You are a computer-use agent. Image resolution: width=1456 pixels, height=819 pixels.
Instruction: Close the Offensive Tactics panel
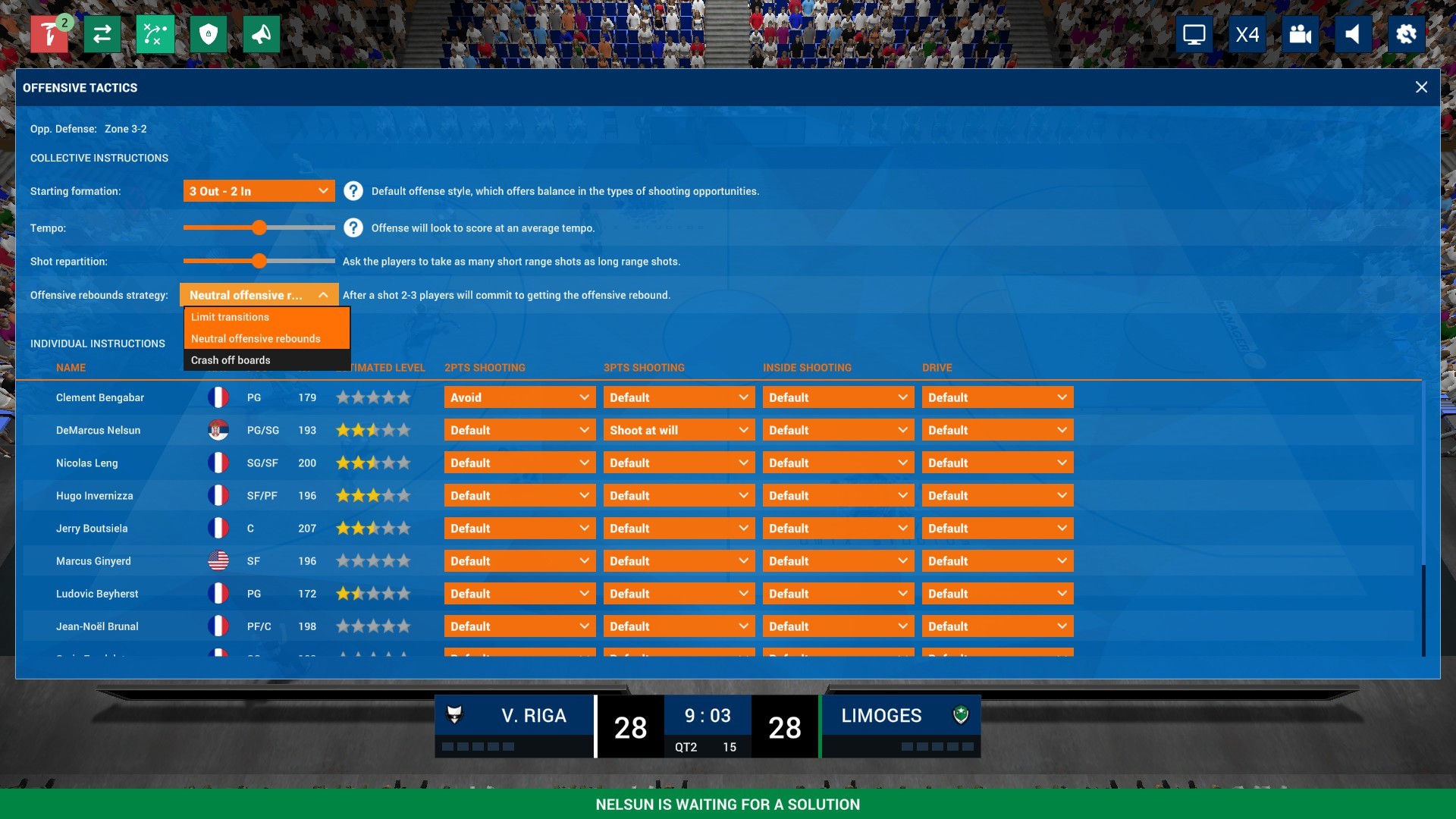click(1421, 87)
